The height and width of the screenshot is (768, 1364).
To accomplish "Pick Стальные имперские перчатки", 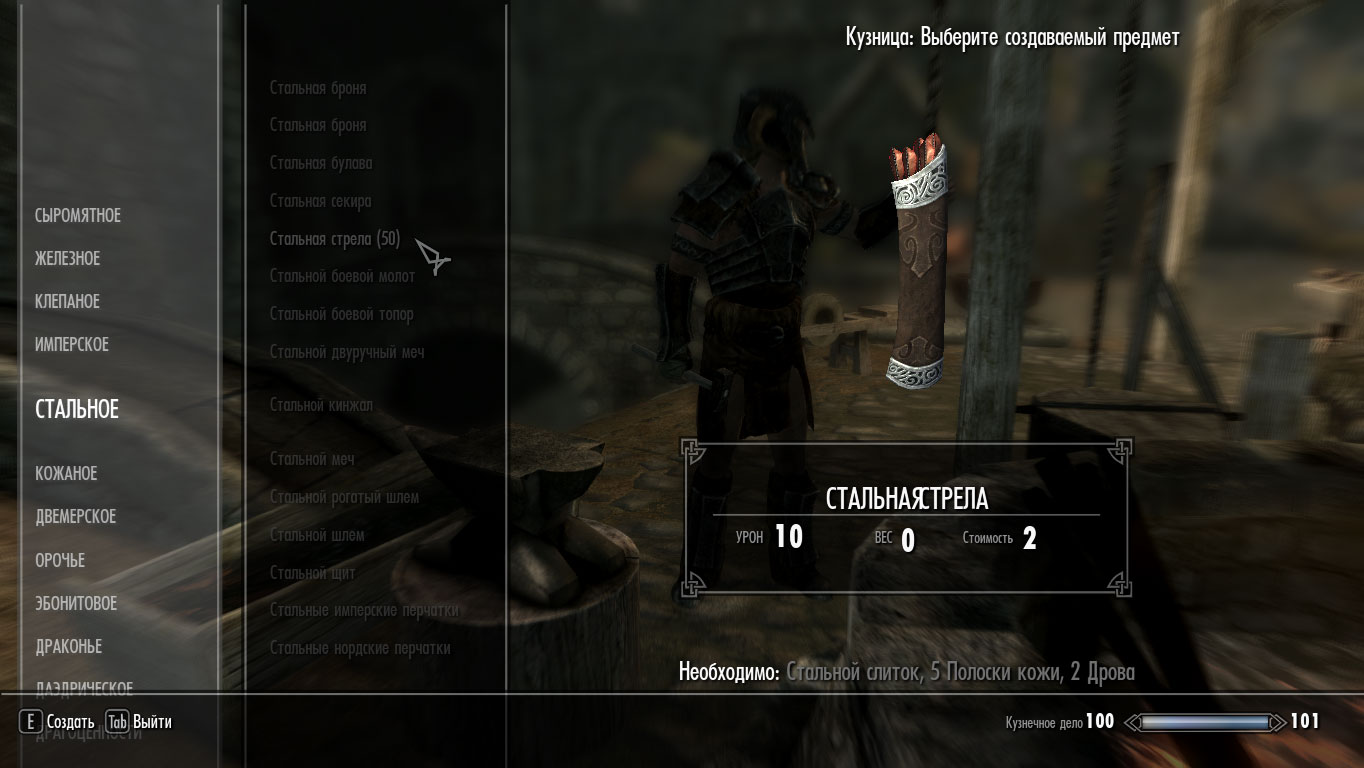I will pos(364,610).
